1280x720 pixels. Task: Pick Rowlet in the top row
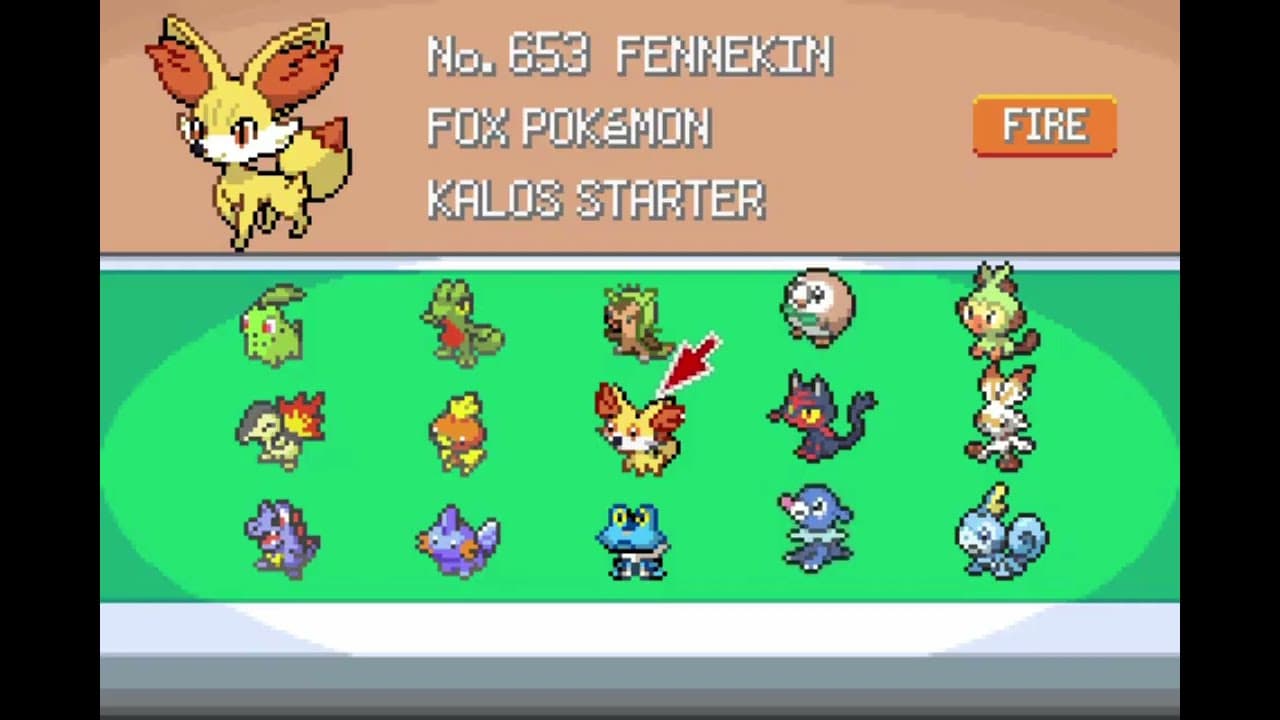818,310
